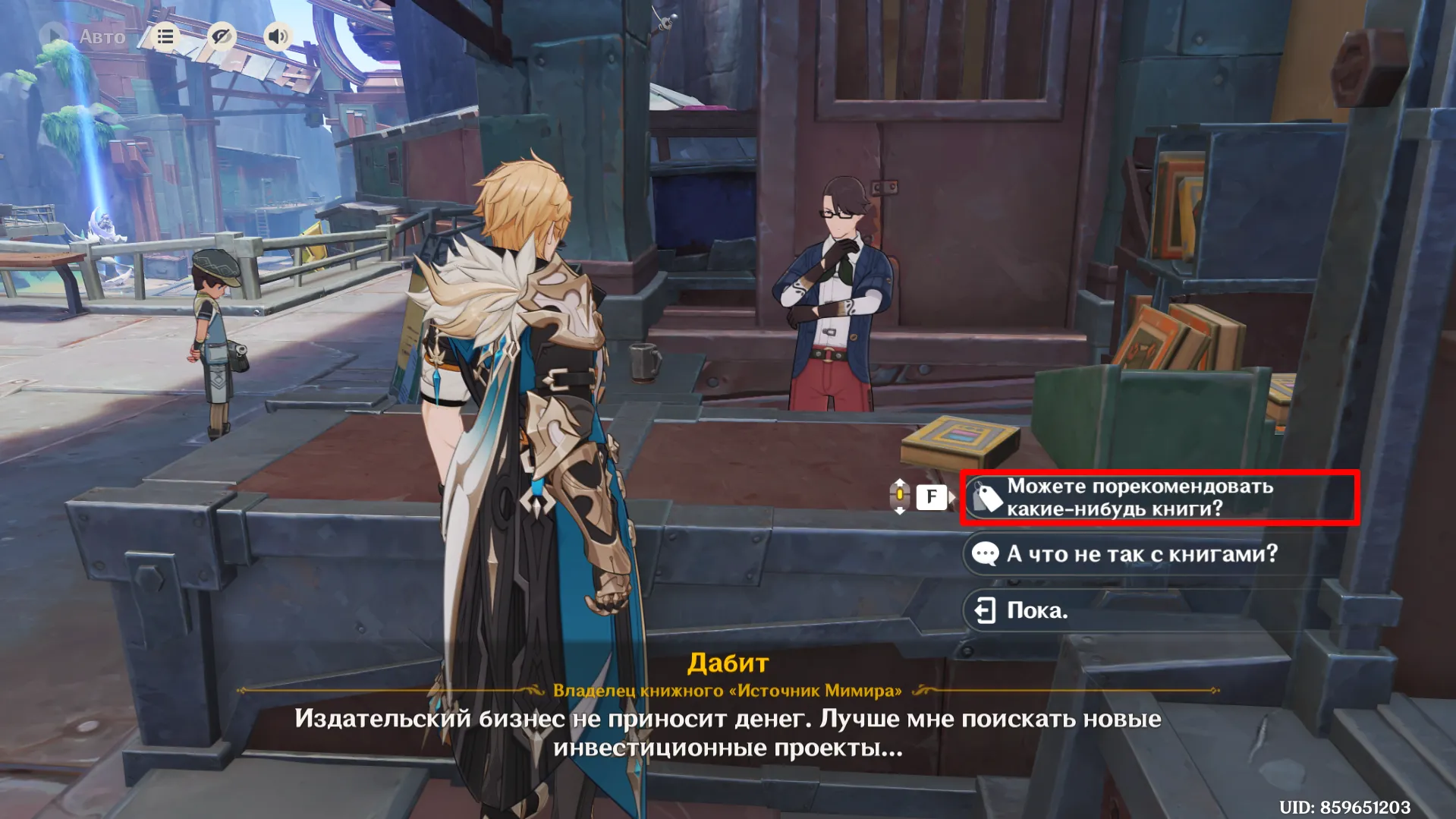The height and width of the screenshot is (819, 1456).
Task: Toggle dialogue voice with speaker icon
Action: (278, 36)
